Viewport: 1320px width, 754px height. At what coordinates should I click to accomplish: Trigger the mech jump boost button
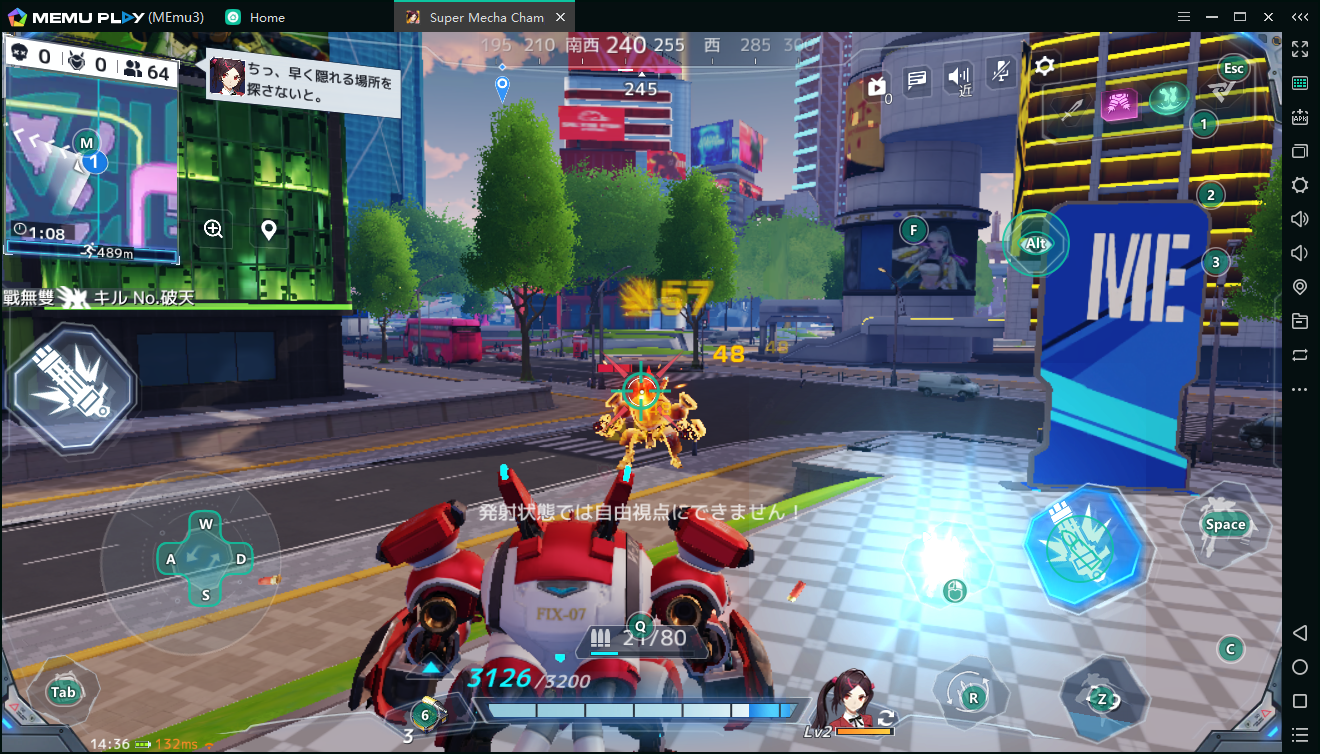pos(1224,524)
